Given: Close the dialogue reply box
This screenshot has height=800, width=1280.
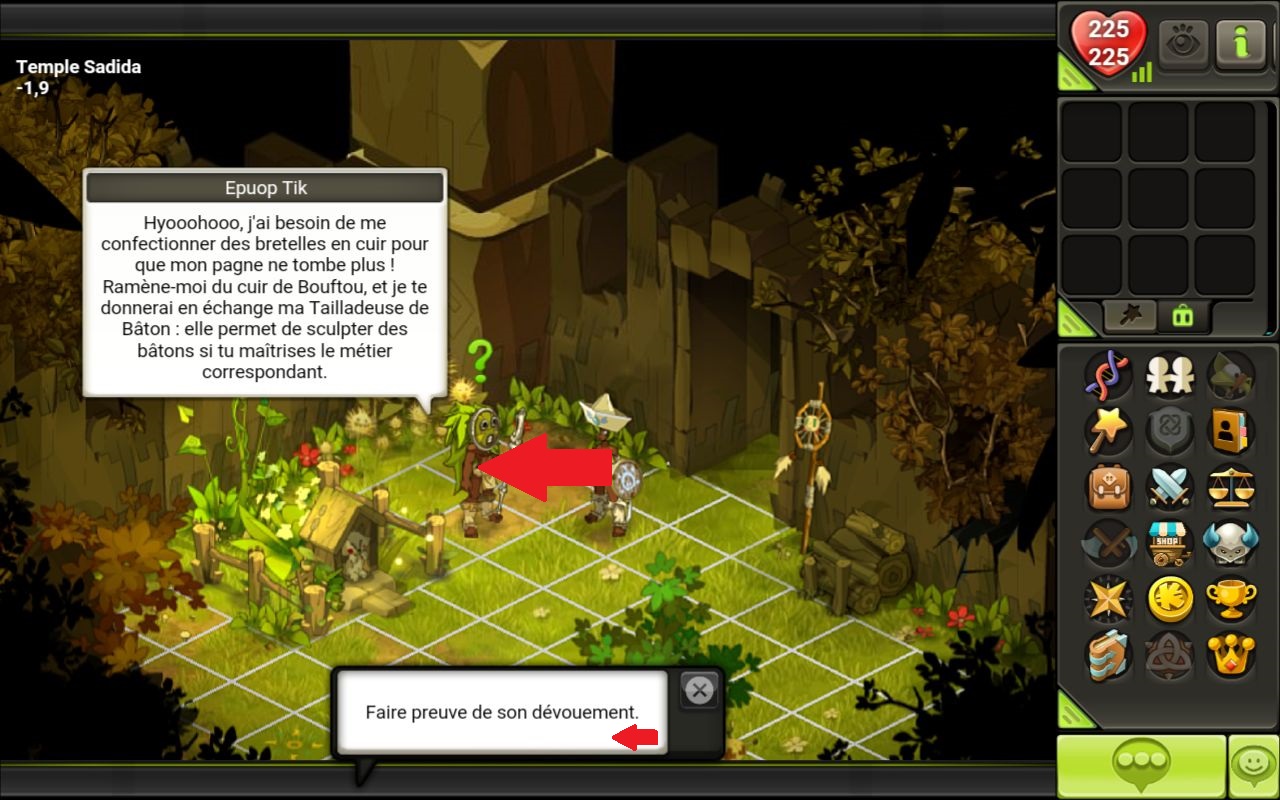Looking at the screenshot, I should pos(699,689).
